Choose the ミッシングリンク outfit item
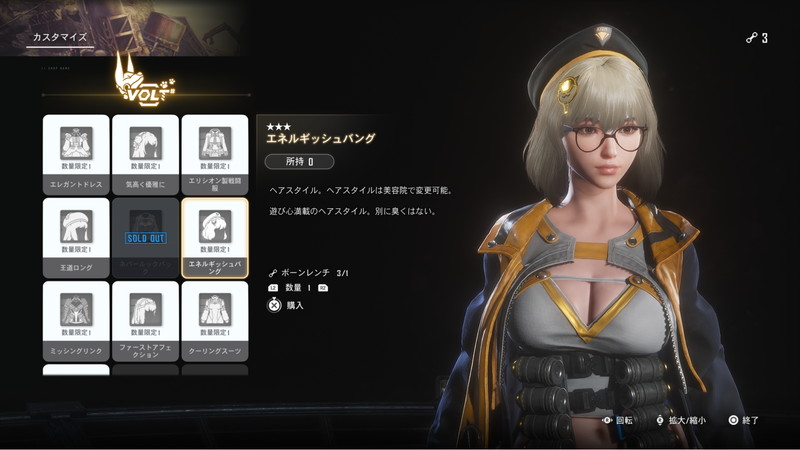 [x=76, y=320]
